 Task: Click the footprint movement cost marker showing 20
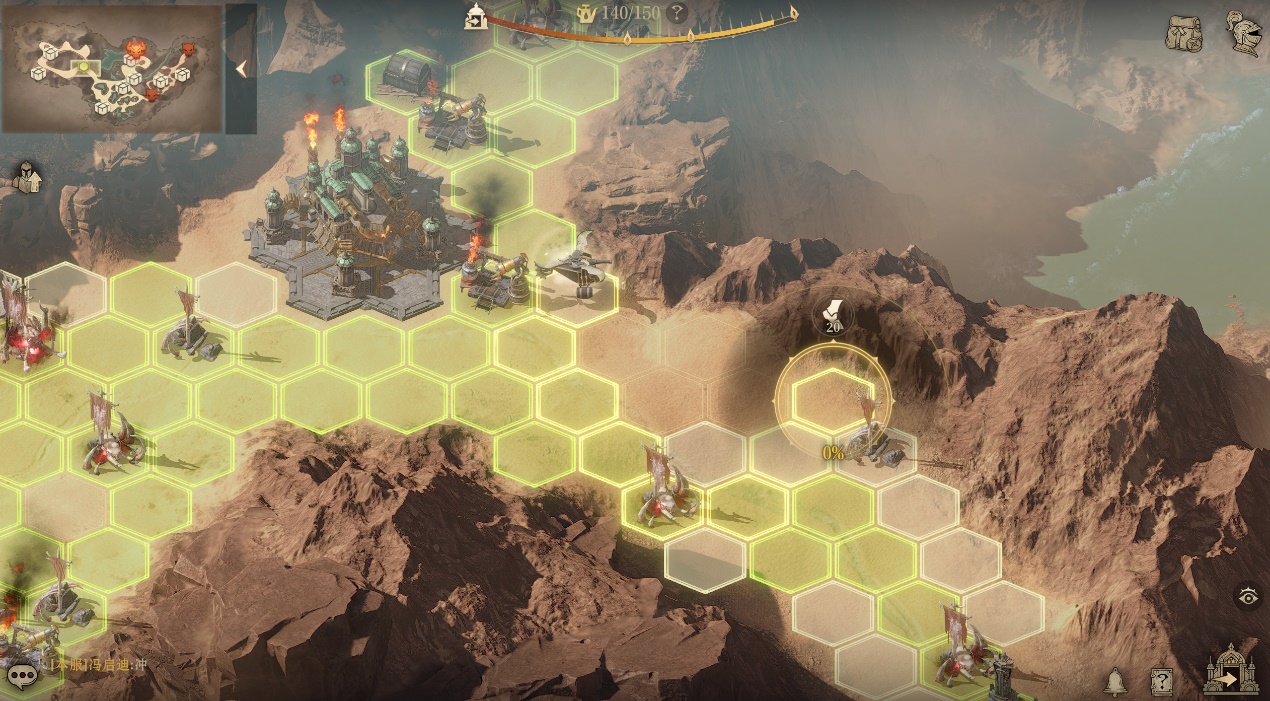point(832,315)
